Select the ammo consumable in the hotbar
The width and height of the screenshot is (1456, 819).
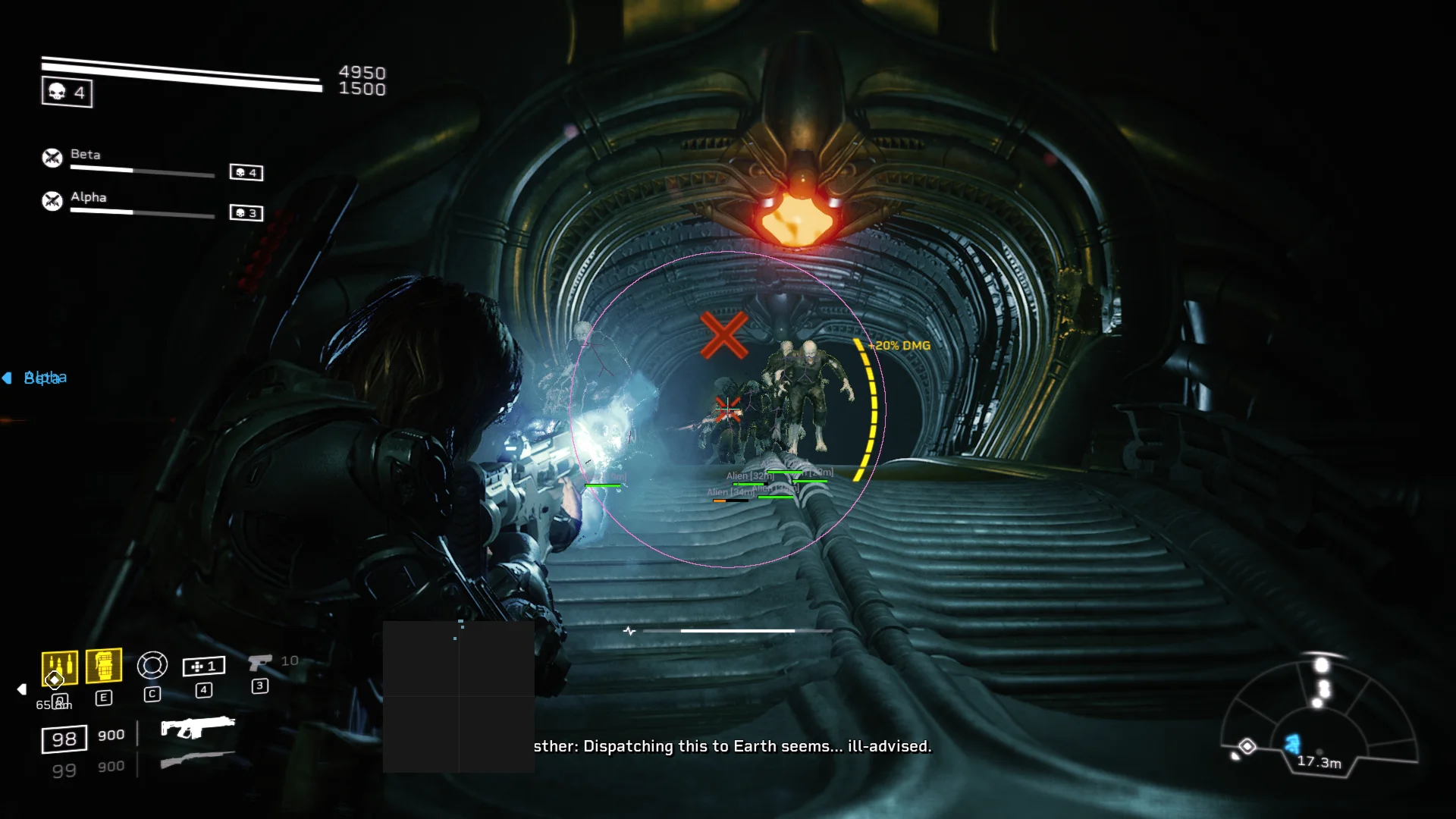pyautogui.click(x=59, y=666)
